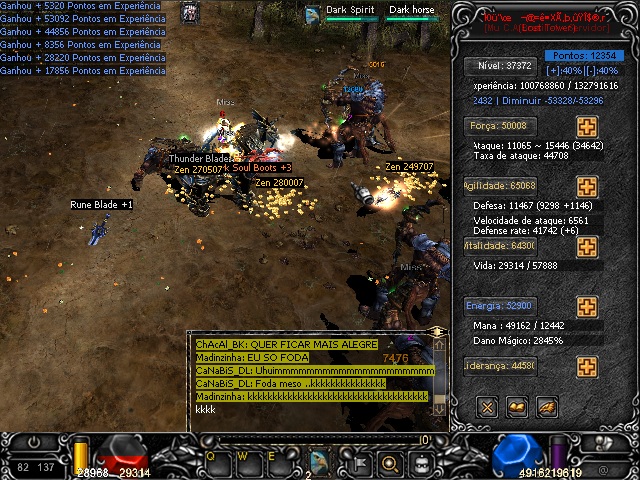Open the magnifying glass button in the bottom bar
This screenshot has width=640, height=480.
(x=390, y=462)
